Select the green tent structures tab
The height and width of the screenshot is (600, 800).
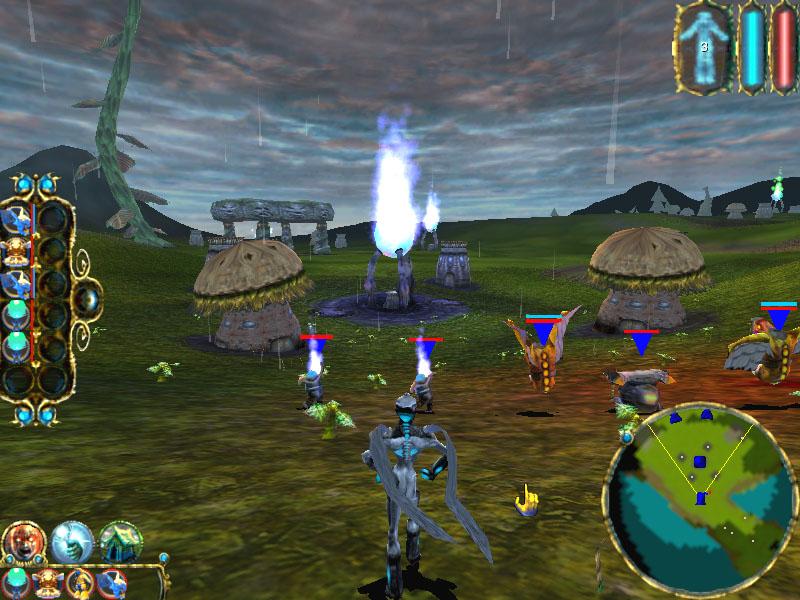click(x=120, y=542)
